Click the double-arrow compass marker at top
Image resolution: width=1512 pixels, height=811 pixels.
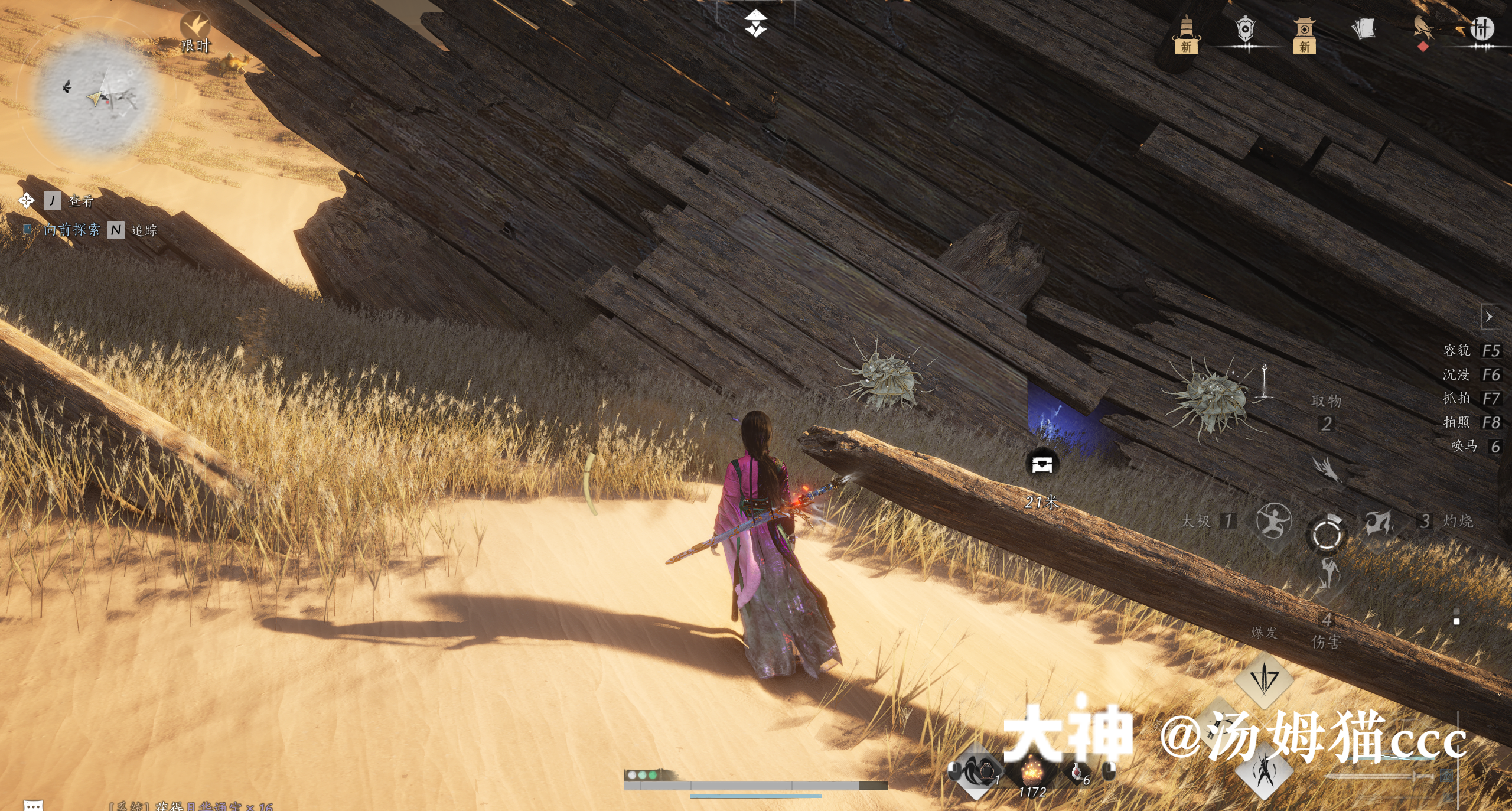tap(755, 24)
